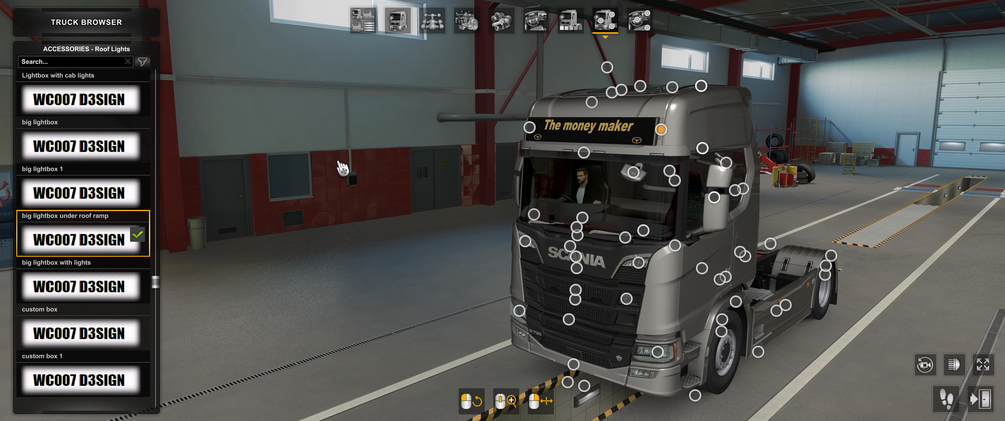Open the Truck Browser panel
Viewport: 1005px width, 421px height.
[x=86, y=22]
